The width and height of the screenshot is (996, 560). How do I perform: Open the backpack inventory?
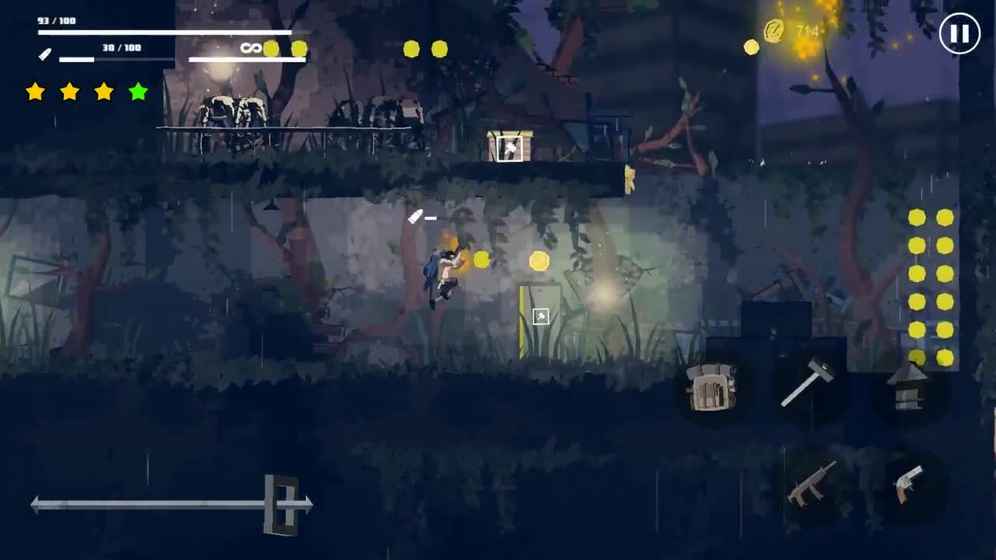coord(712,386)
